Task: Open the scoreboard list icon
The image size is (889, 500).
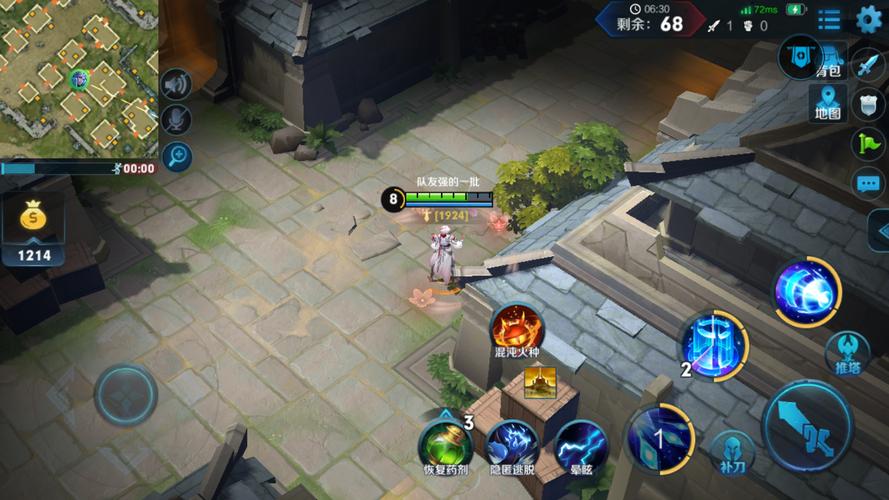Action: (829, 19)
